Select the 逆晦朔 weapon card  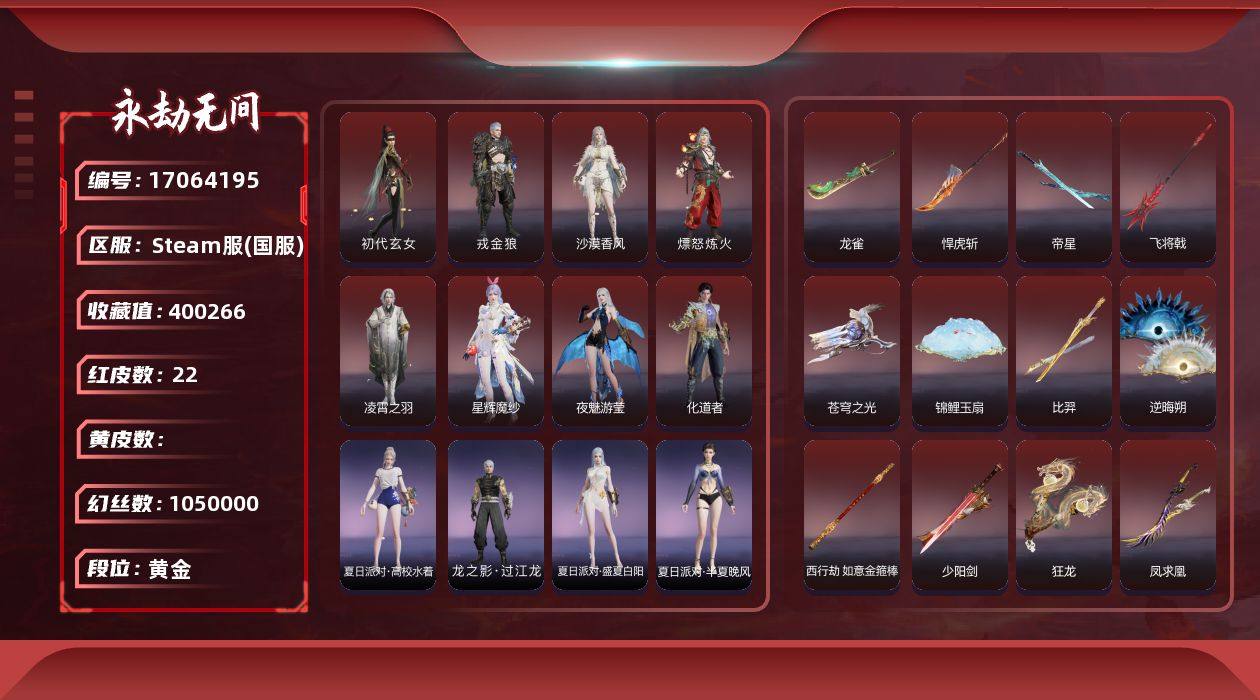[x=1168, y=351]
